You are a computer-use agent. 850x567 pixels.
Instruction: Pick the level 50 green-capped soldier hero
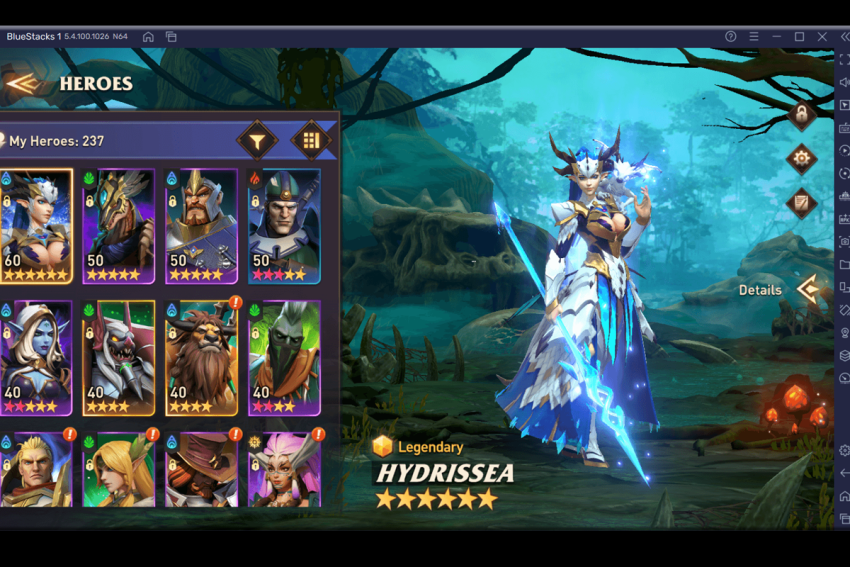click(284, 226)
